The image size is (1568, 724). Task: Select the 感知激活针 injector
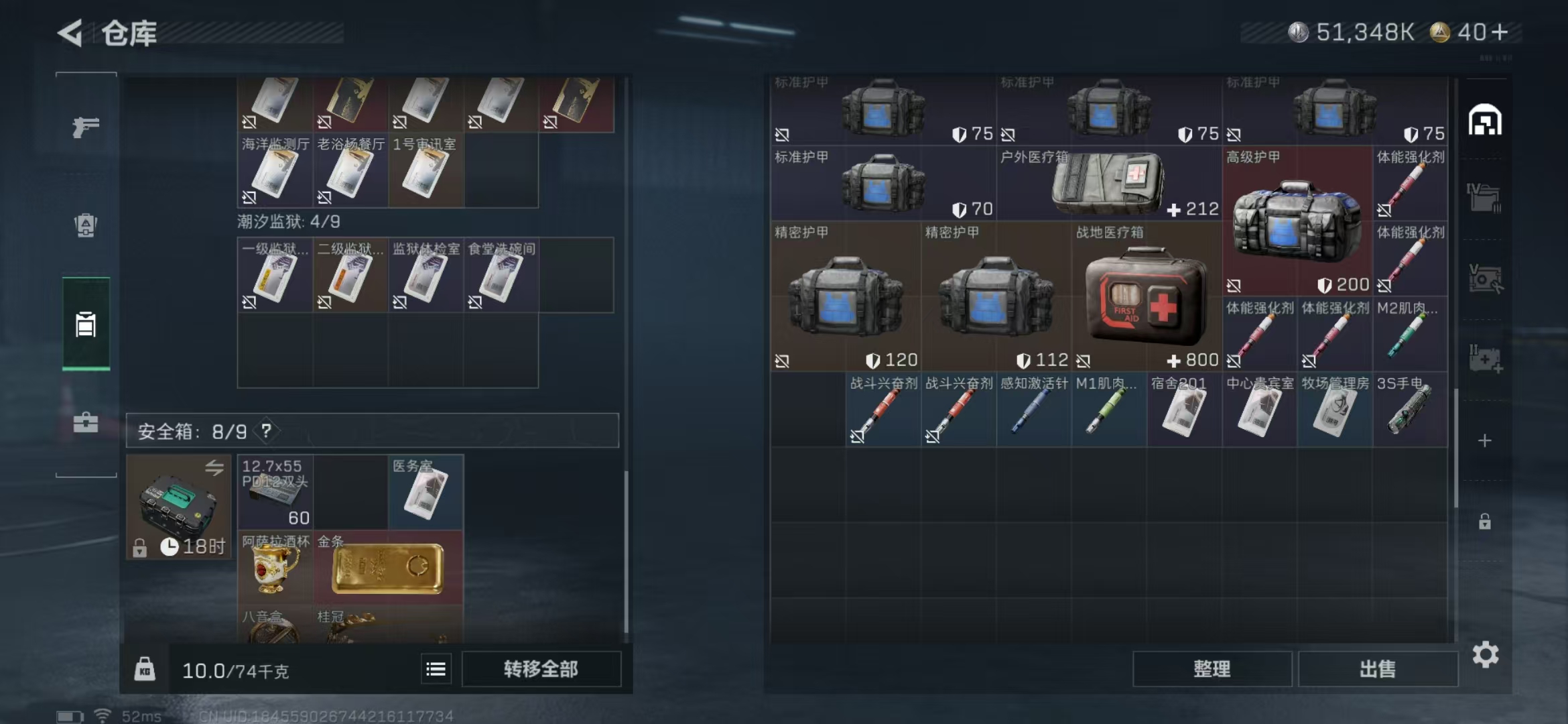[x=1033, y=410]
